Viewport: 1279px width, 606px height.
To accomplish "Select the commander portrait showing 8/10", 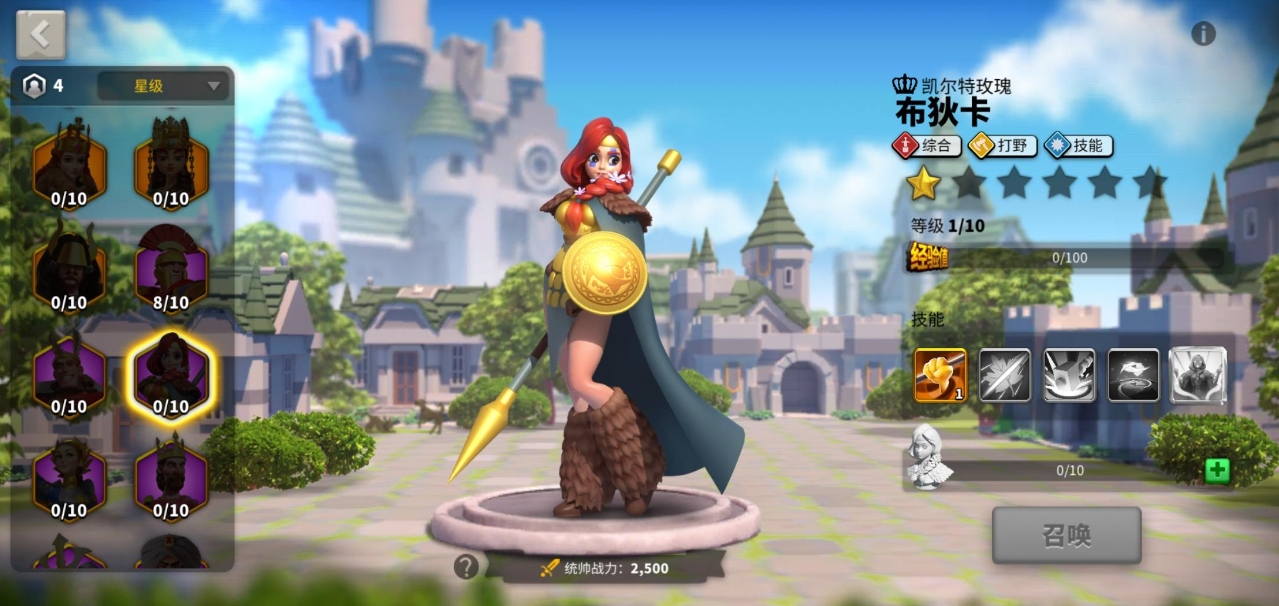I will (x=171, y=269).
